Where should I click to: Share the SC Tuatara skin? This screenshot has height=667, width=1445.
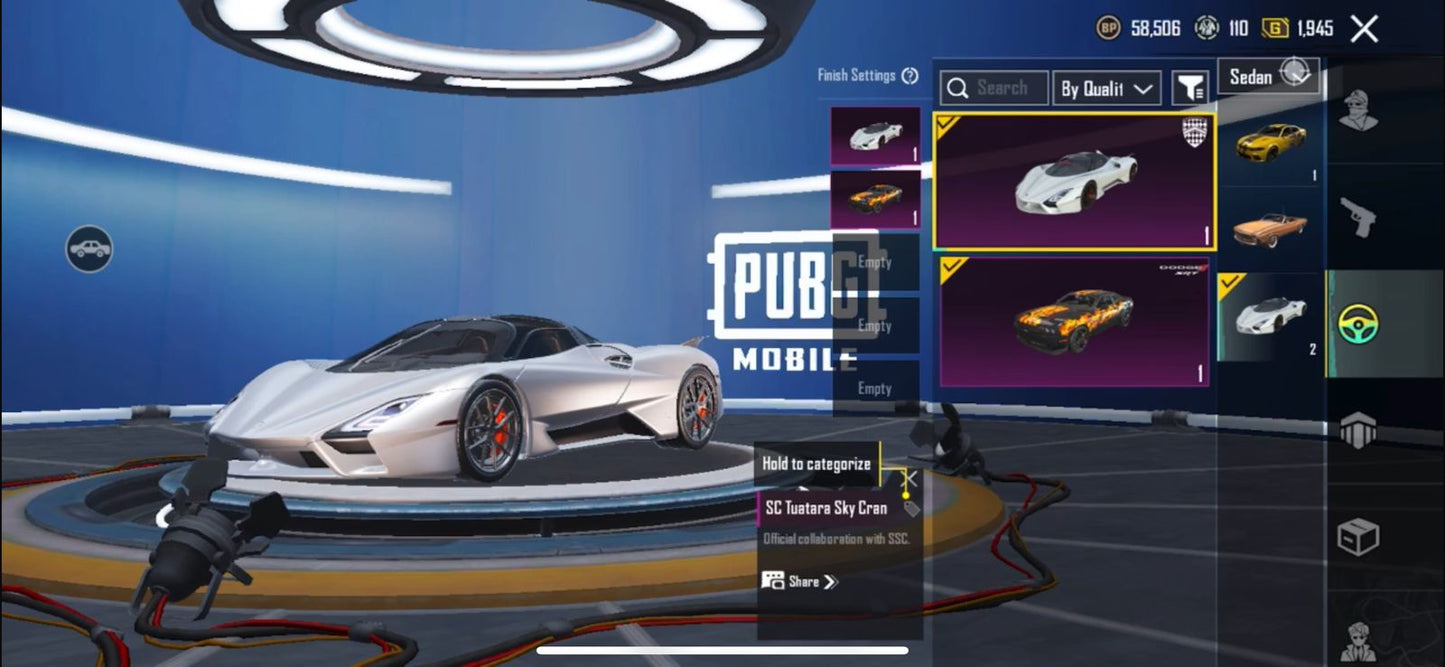pos(800,581)
